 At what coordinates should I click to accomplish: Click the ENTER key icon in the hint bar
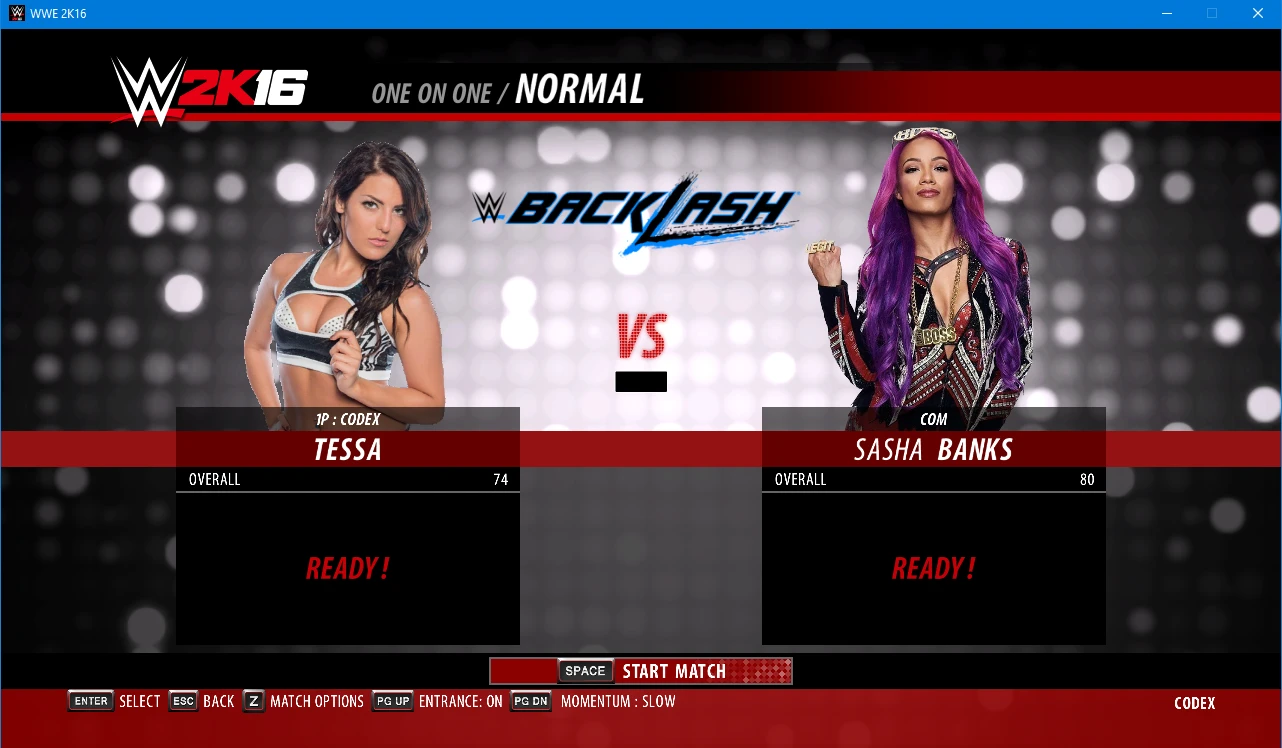point(90,701)
